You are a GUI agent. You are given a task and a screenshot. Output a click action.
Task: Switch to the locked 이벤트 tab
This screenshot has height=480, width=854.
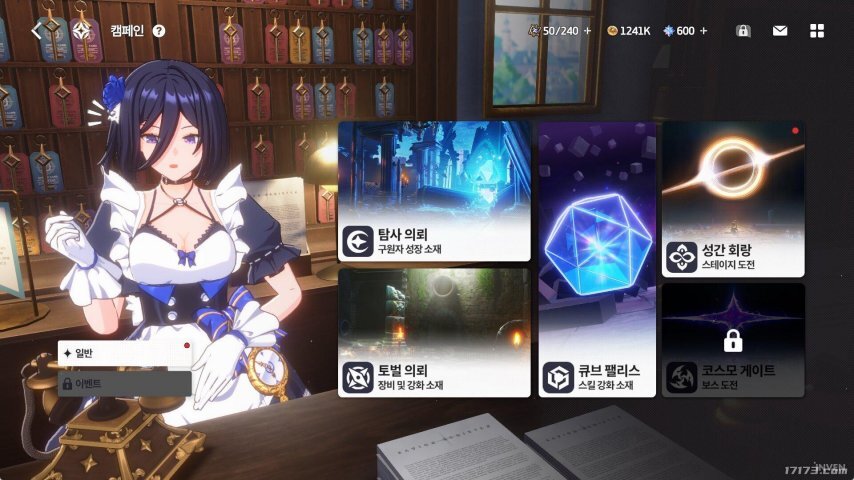[124, 383]
